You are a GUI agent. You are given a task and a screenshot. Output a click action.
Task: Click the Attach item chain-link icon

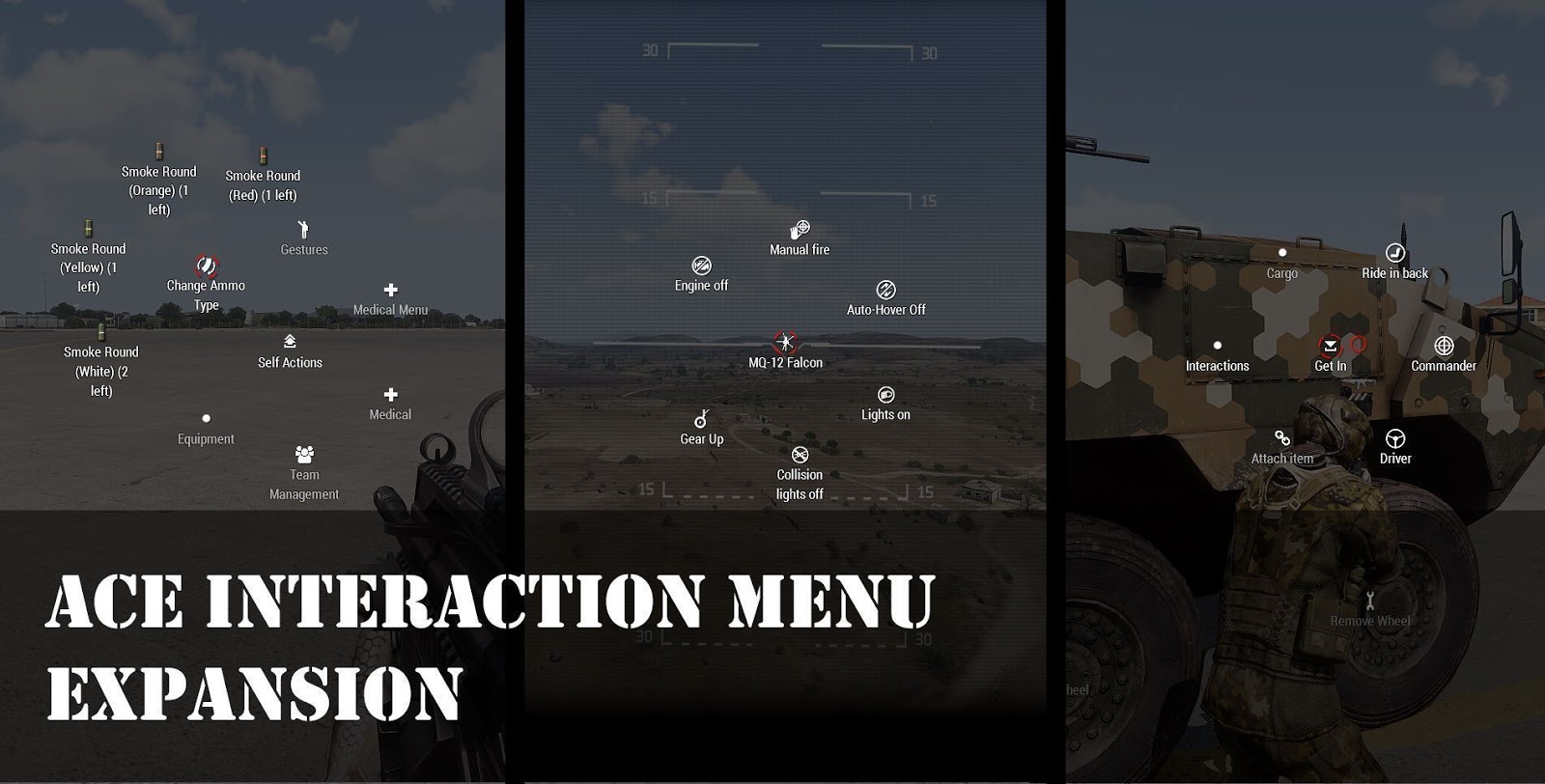click(1279, 438)
